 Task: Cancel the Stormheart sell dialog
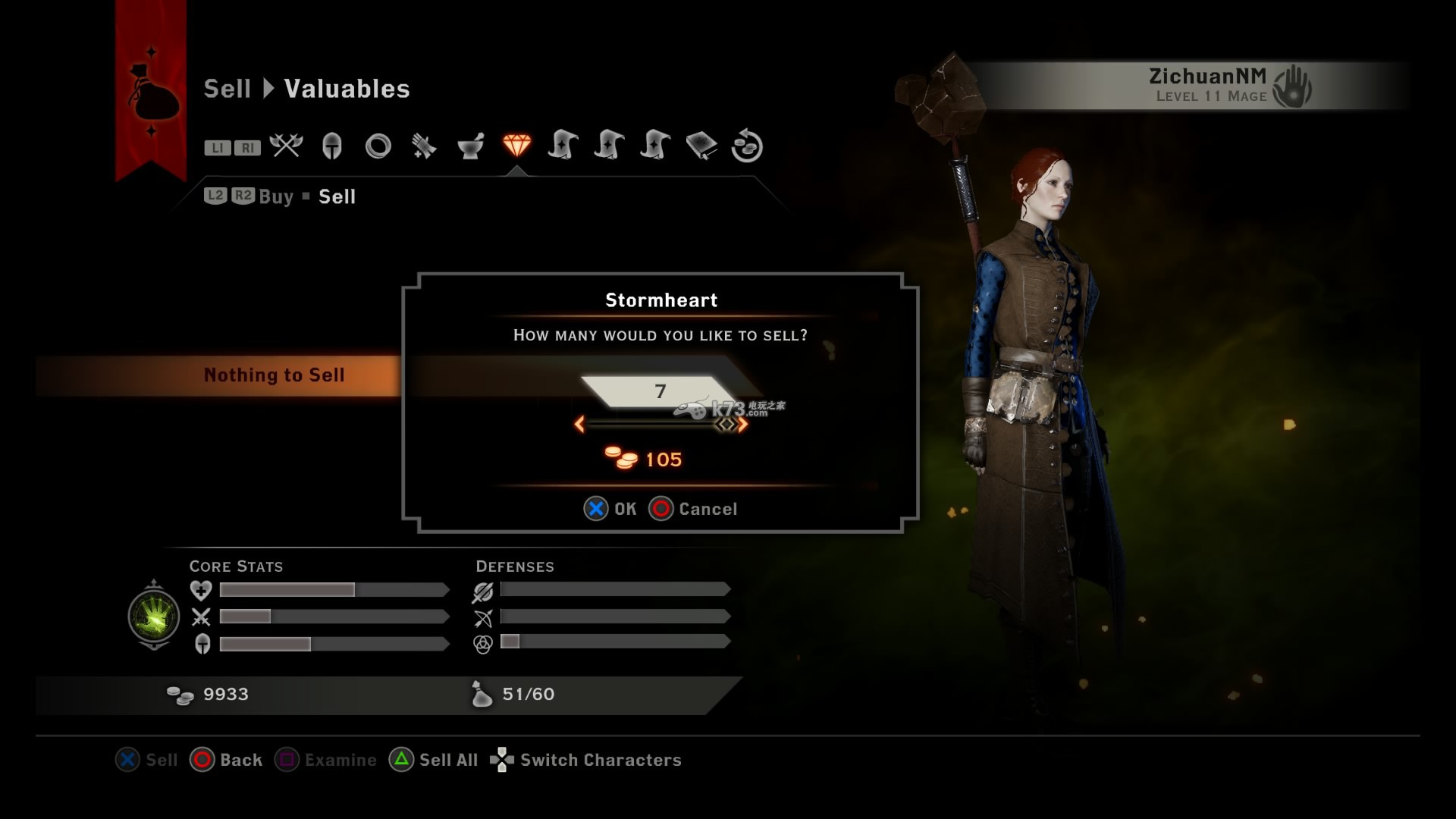tap(693, 509)
